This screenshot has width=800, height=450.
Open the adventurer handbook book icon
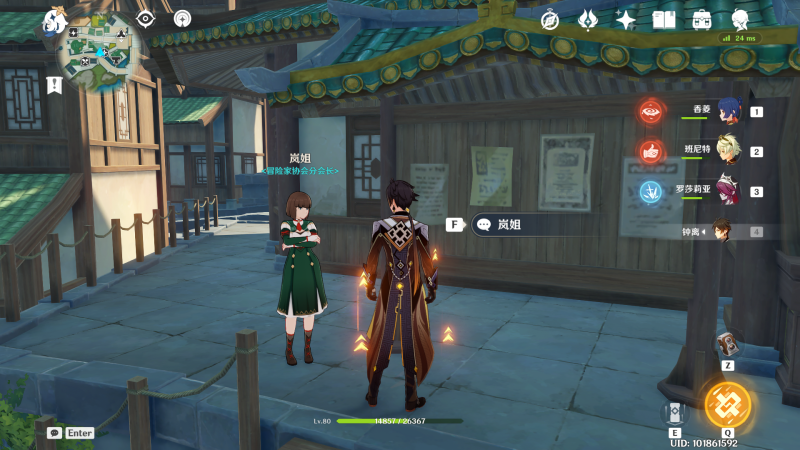(x=664, y=19)
